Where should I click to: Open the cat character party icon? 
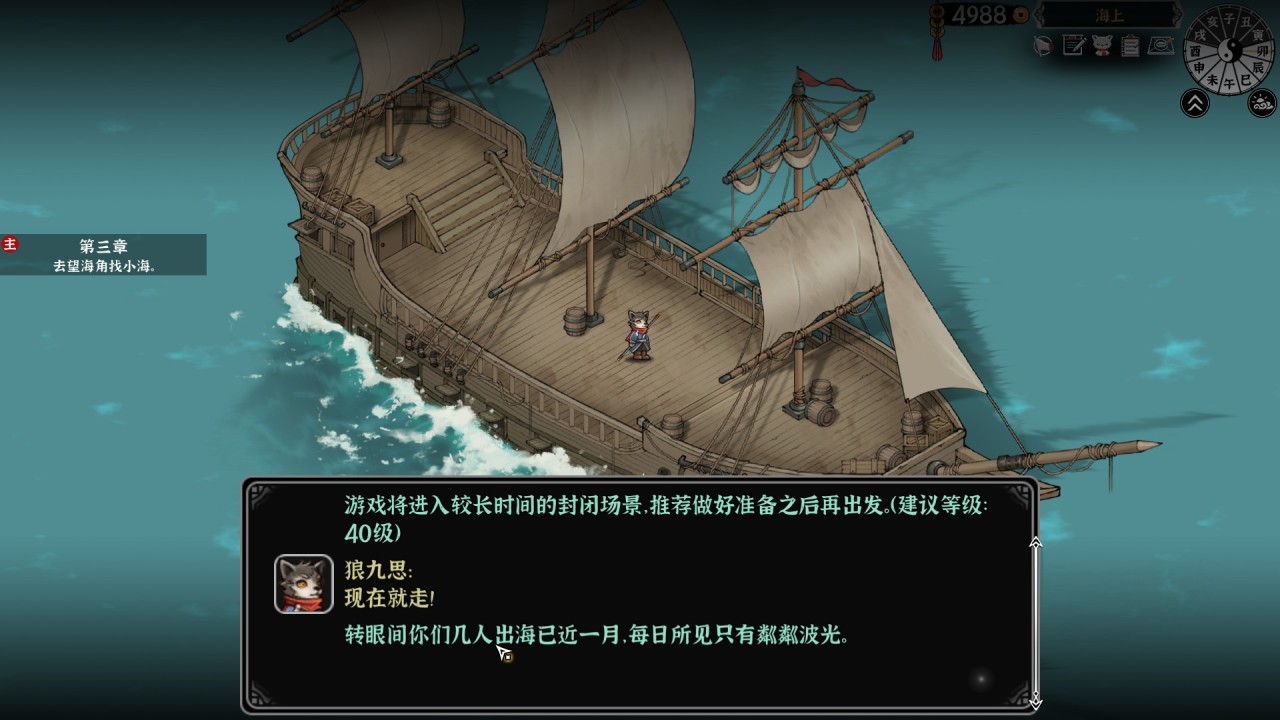tap(1100, 44)
